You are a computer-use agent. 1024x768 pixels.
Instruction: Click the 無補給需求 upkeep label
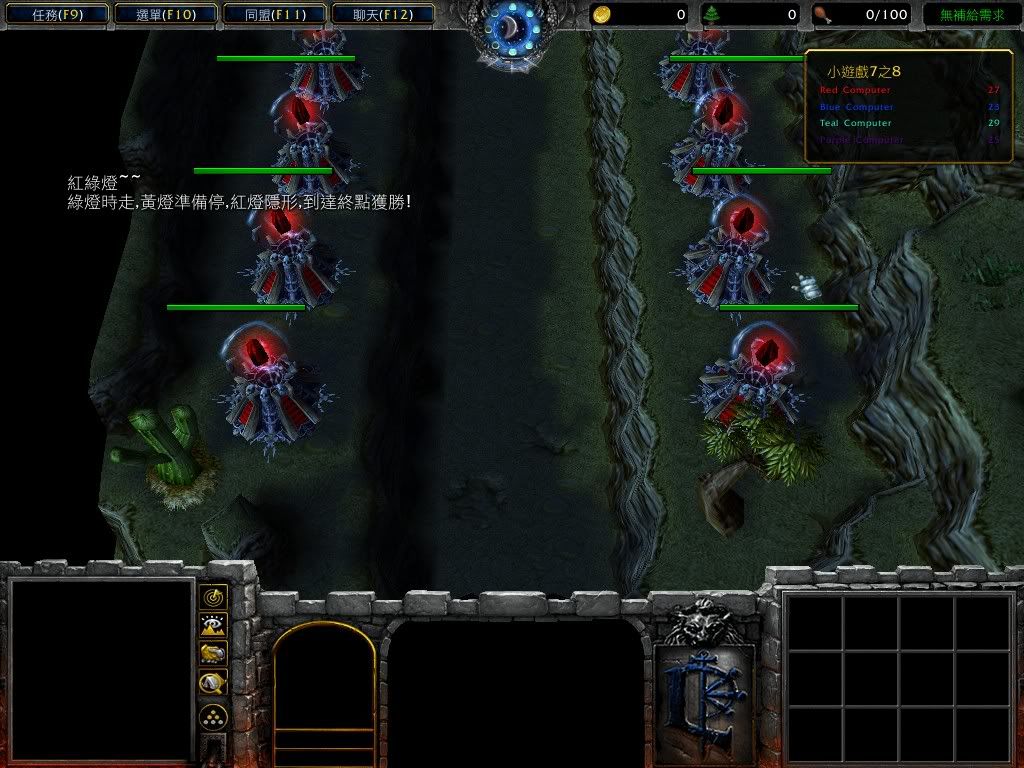click(x=971, y=15)
